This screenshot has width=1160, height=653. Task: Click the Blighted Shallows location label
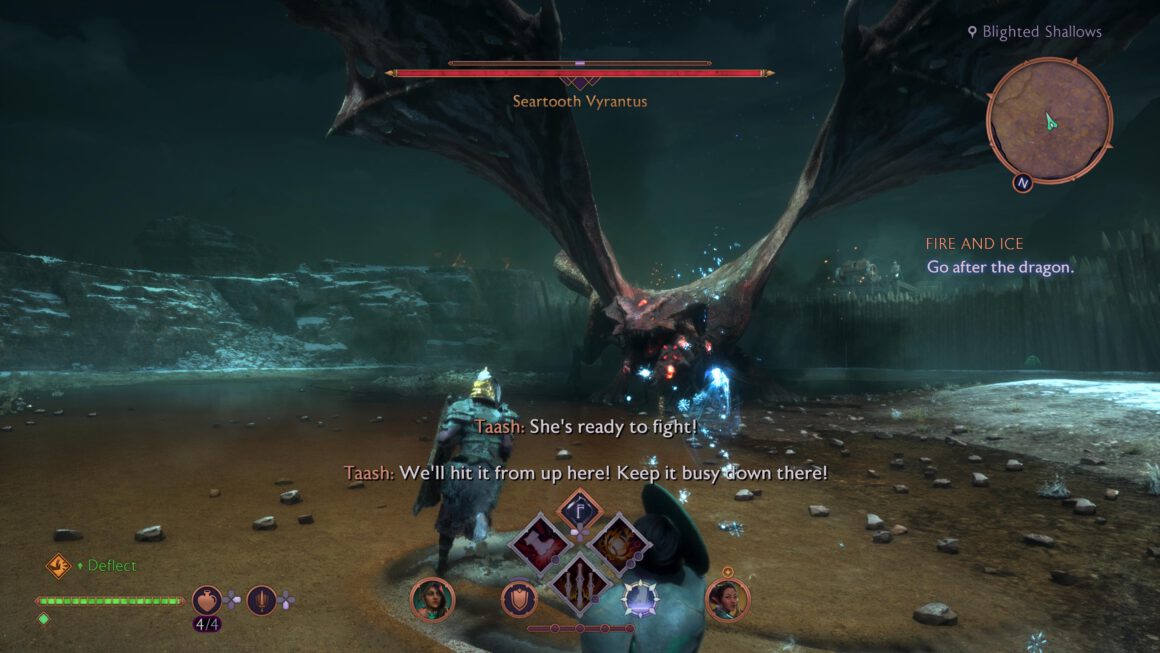coord(1041,32)
